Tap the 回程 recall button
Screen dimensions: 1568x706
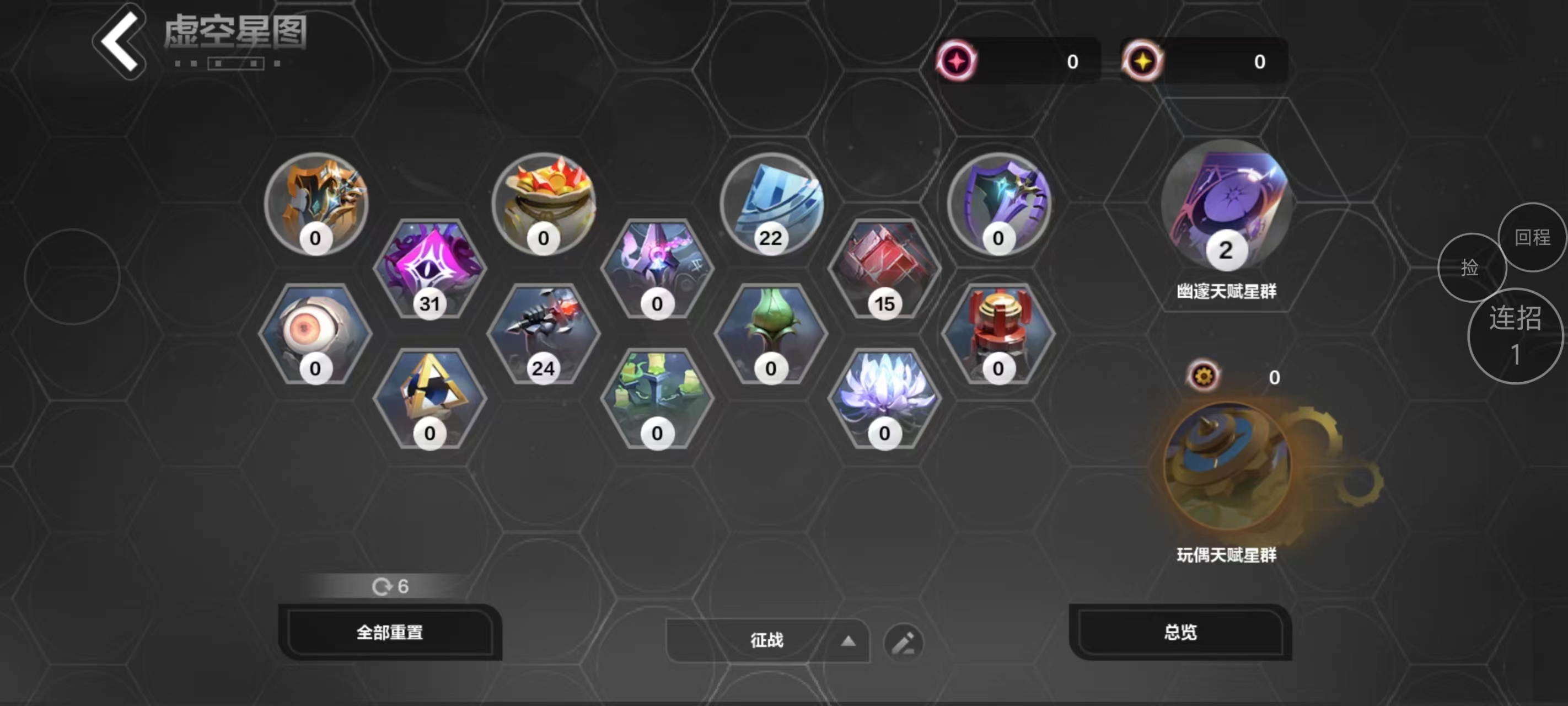[x=1533, y=238]
